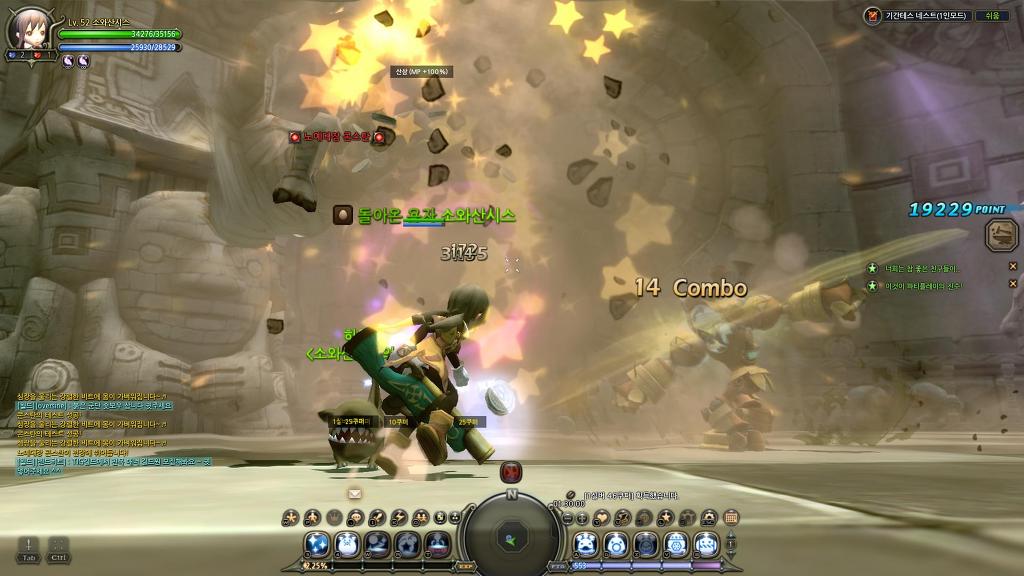The width and height of the screenshot is (1024, 576).
Task: Click the green difficulty label
Action: pyautogui.click(x=992, y=16)
